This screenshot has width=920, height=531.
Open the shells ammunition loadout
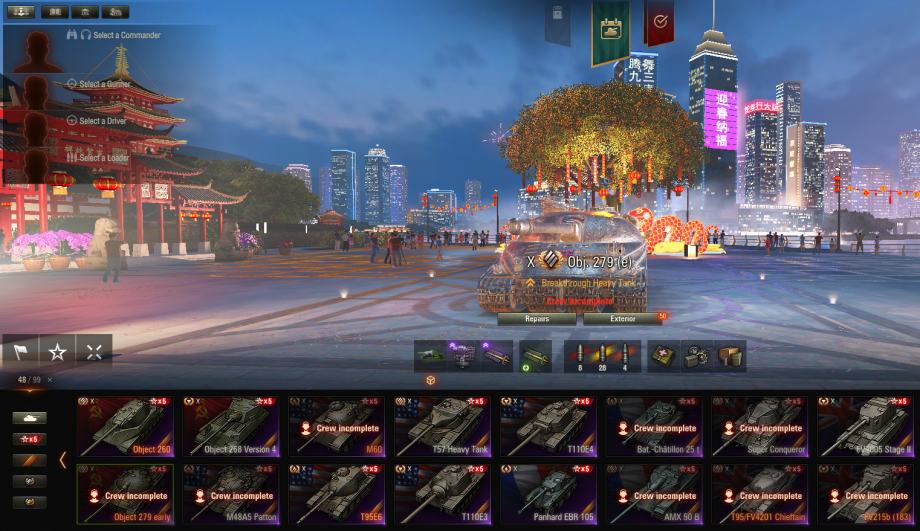(x=601, y=357)
